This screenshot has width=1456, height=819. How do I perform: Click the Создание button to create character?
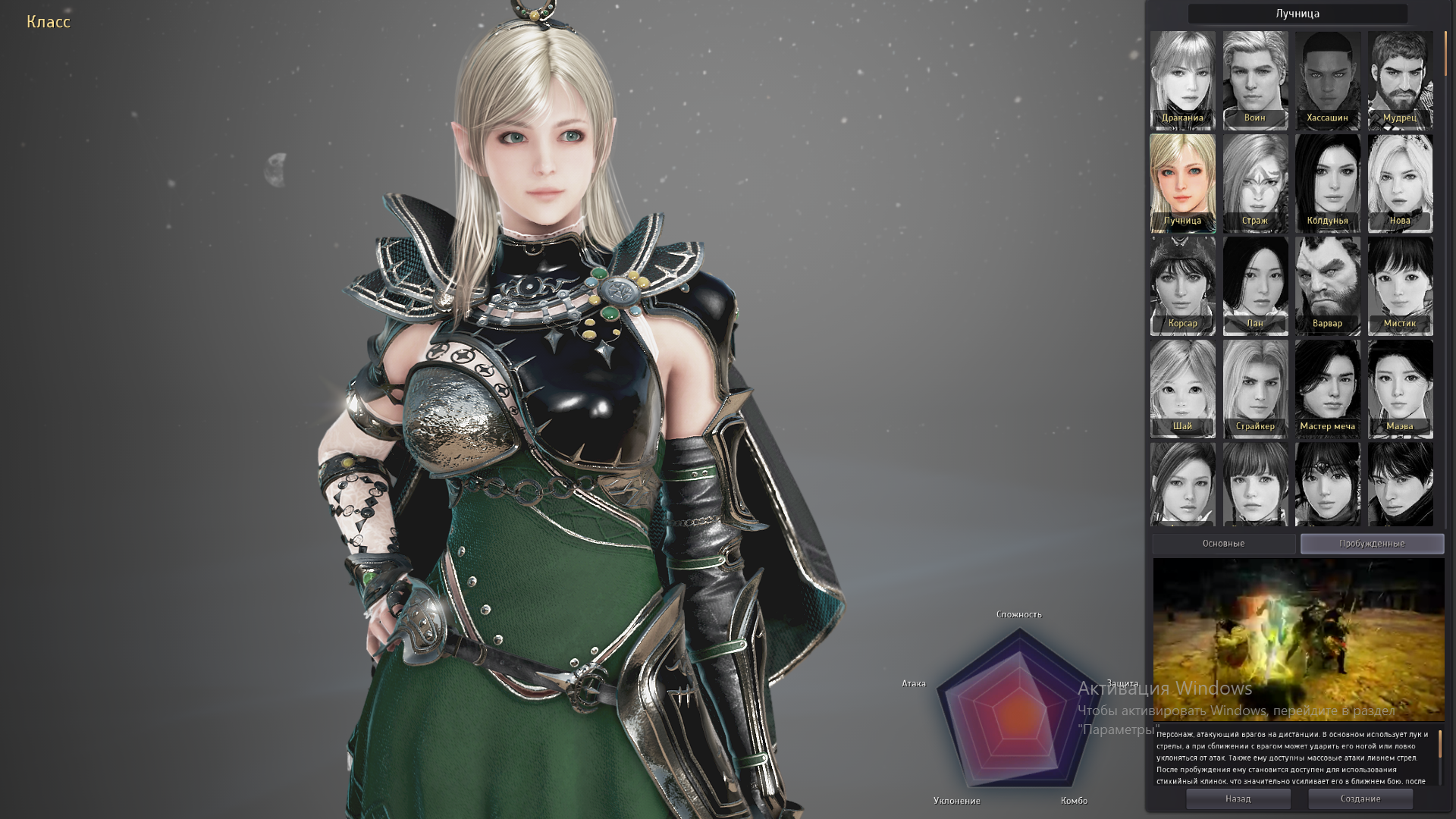pyautogui.click(x=1360, y=799)
